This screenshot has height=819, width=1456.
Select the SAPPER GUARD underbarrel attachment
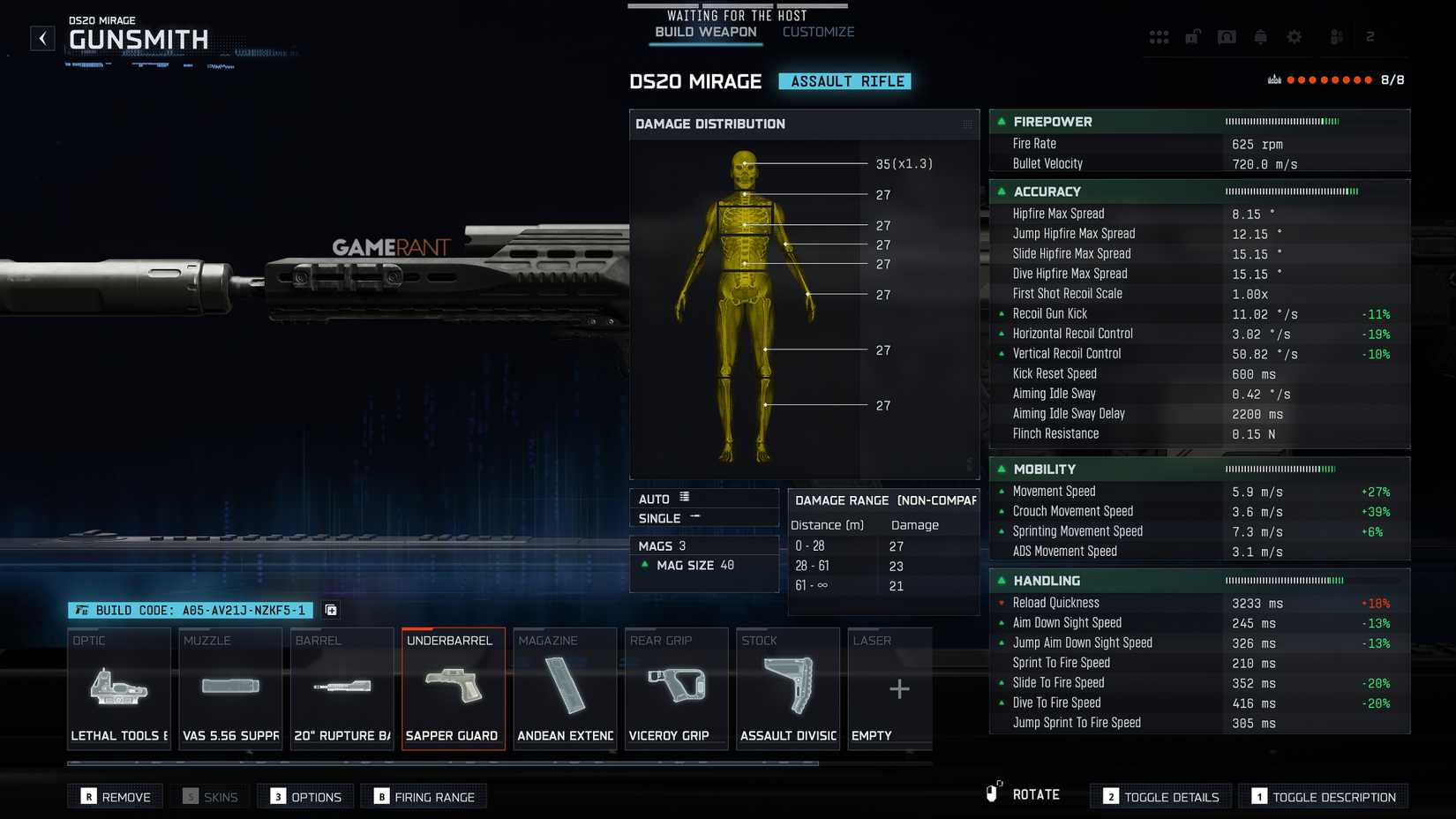click(x=453, y=688)
